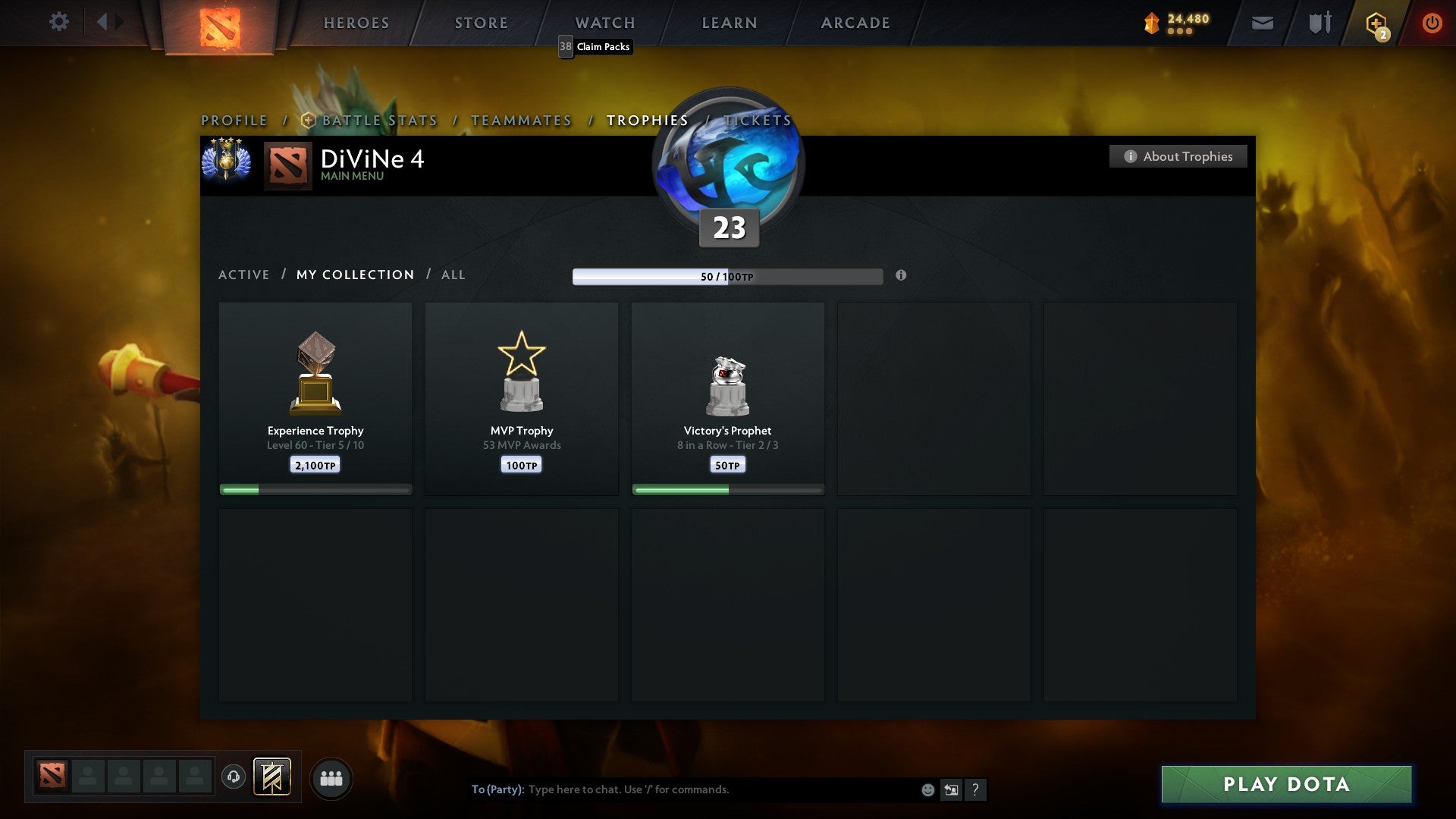
Task: Click the red power button
Action: 1433,22
